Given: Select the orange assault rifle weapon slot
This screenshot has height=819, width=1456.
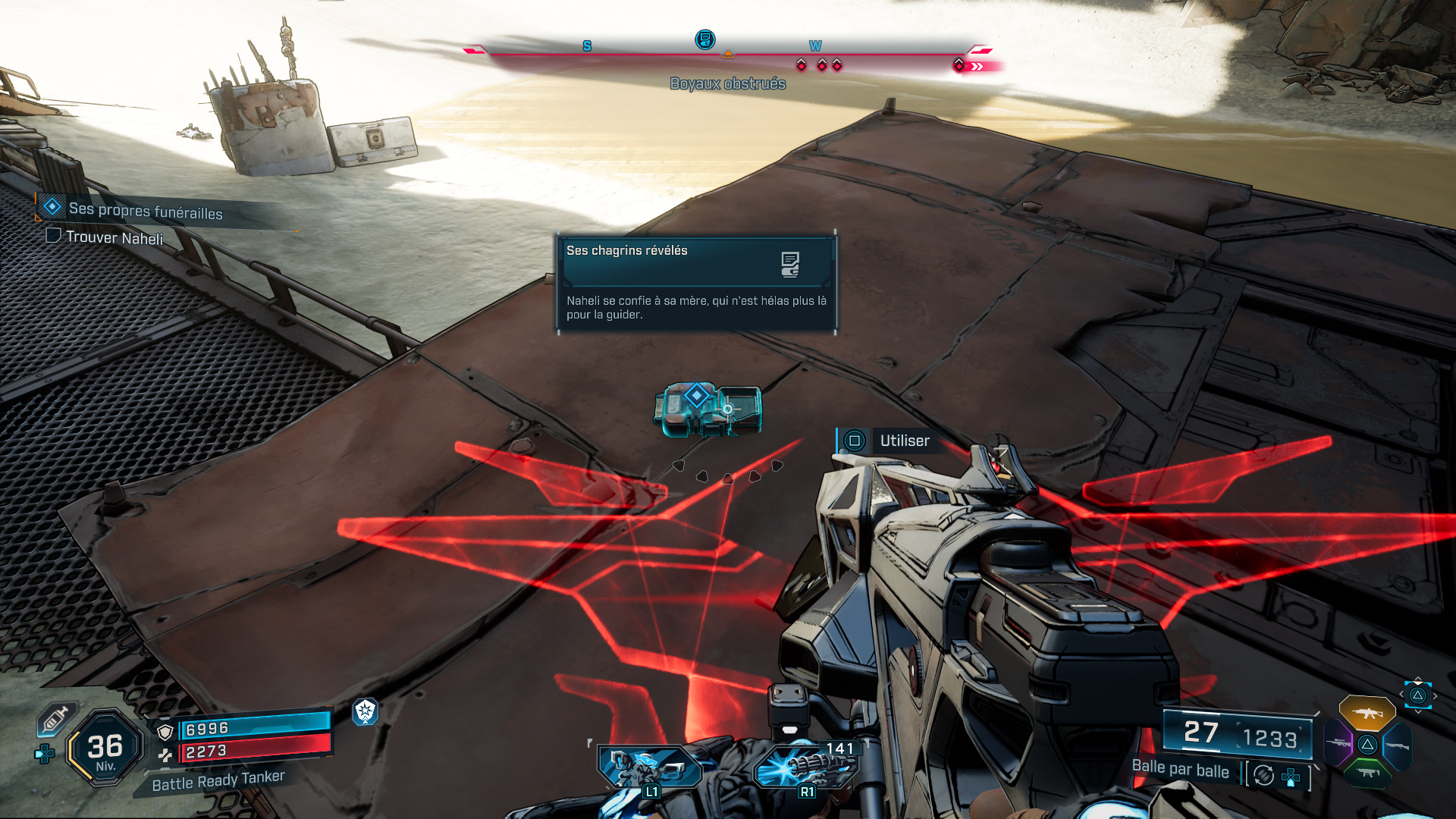Looking at the screenshot, I should (1367, 713).
